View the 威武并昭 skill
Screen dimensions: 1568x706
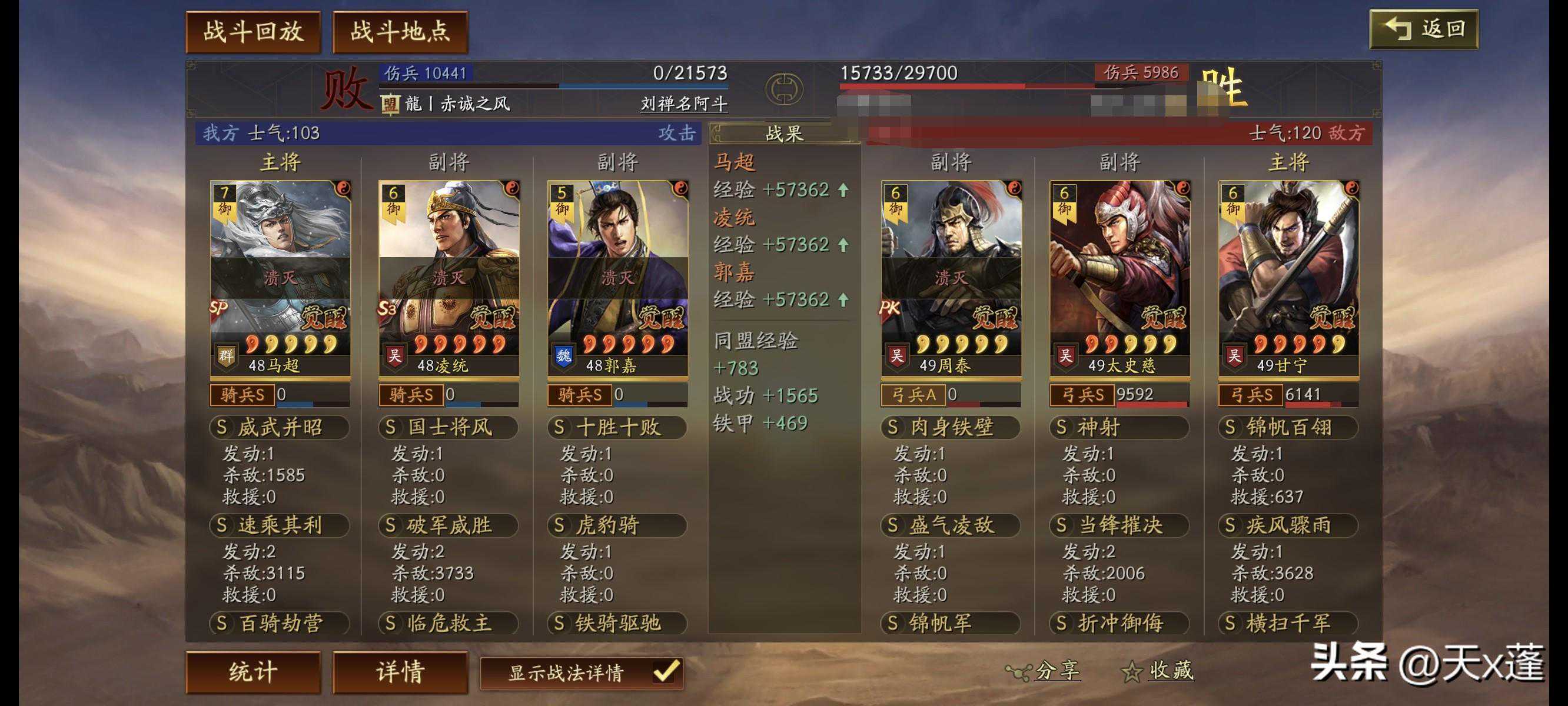click(x=280, y=427)
